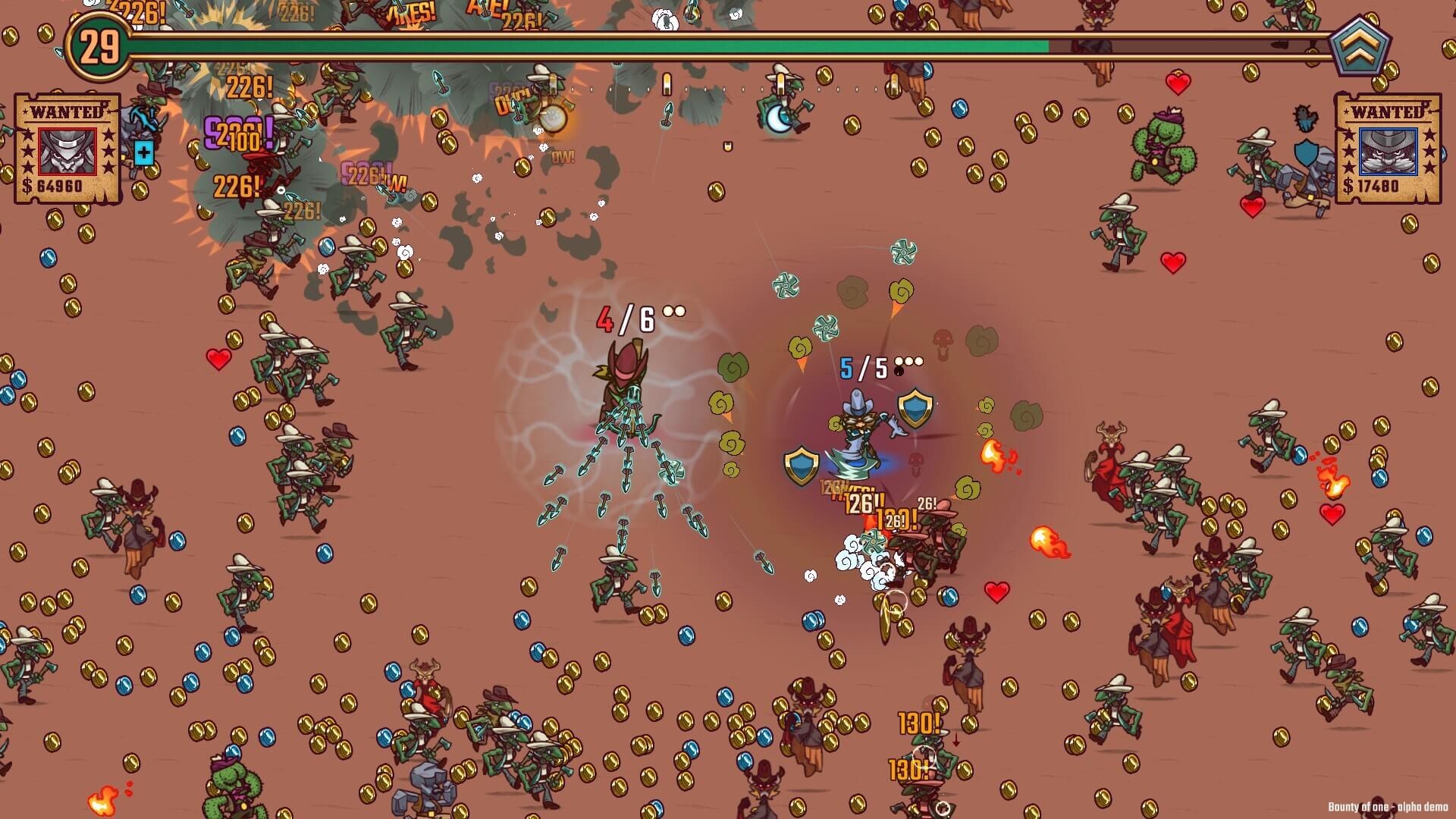Click the player cowboy character
The width and height of the screenshot is (1456, 819).
click(861, 432)
